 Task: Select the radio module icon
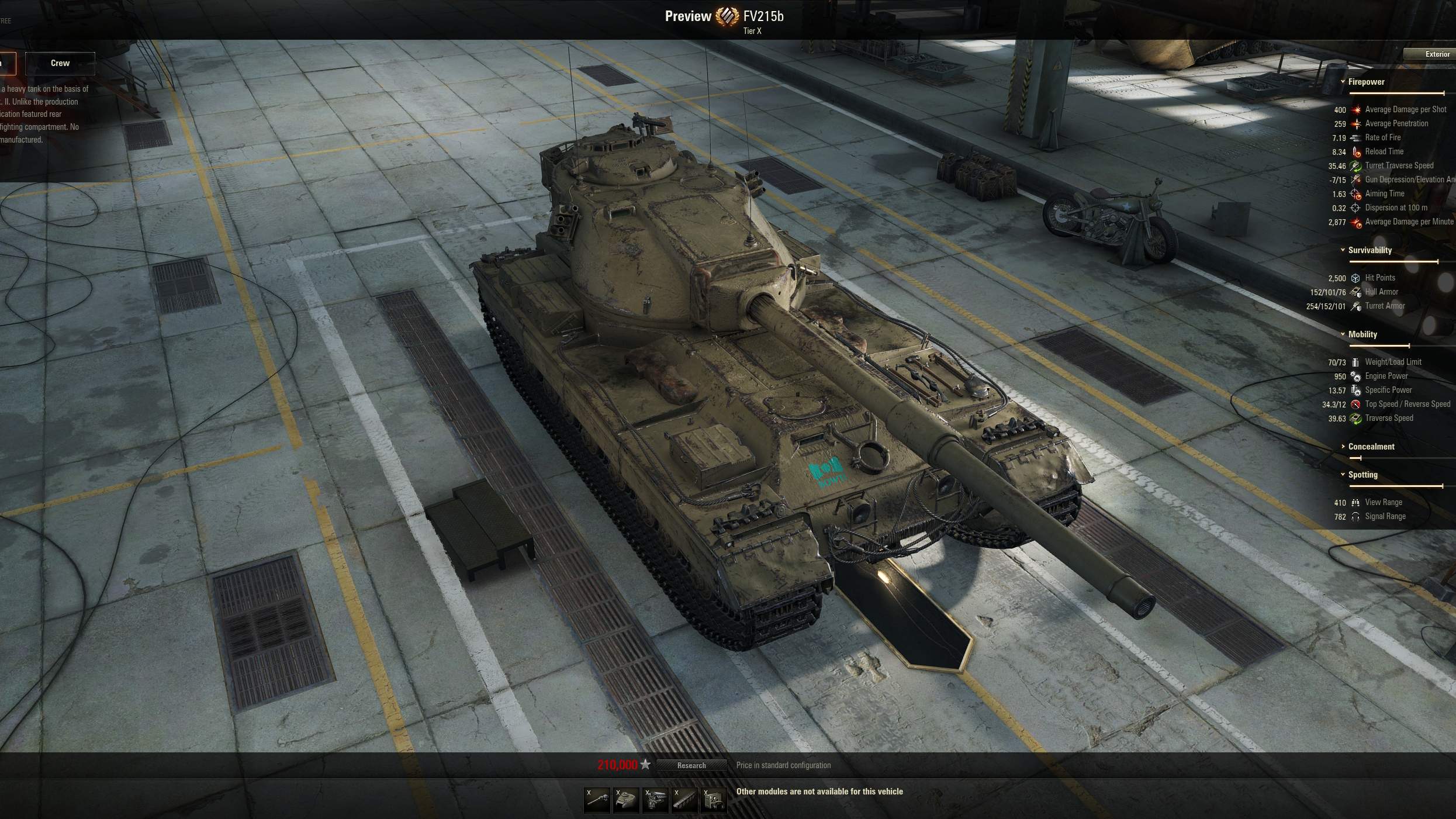point(714,800)
